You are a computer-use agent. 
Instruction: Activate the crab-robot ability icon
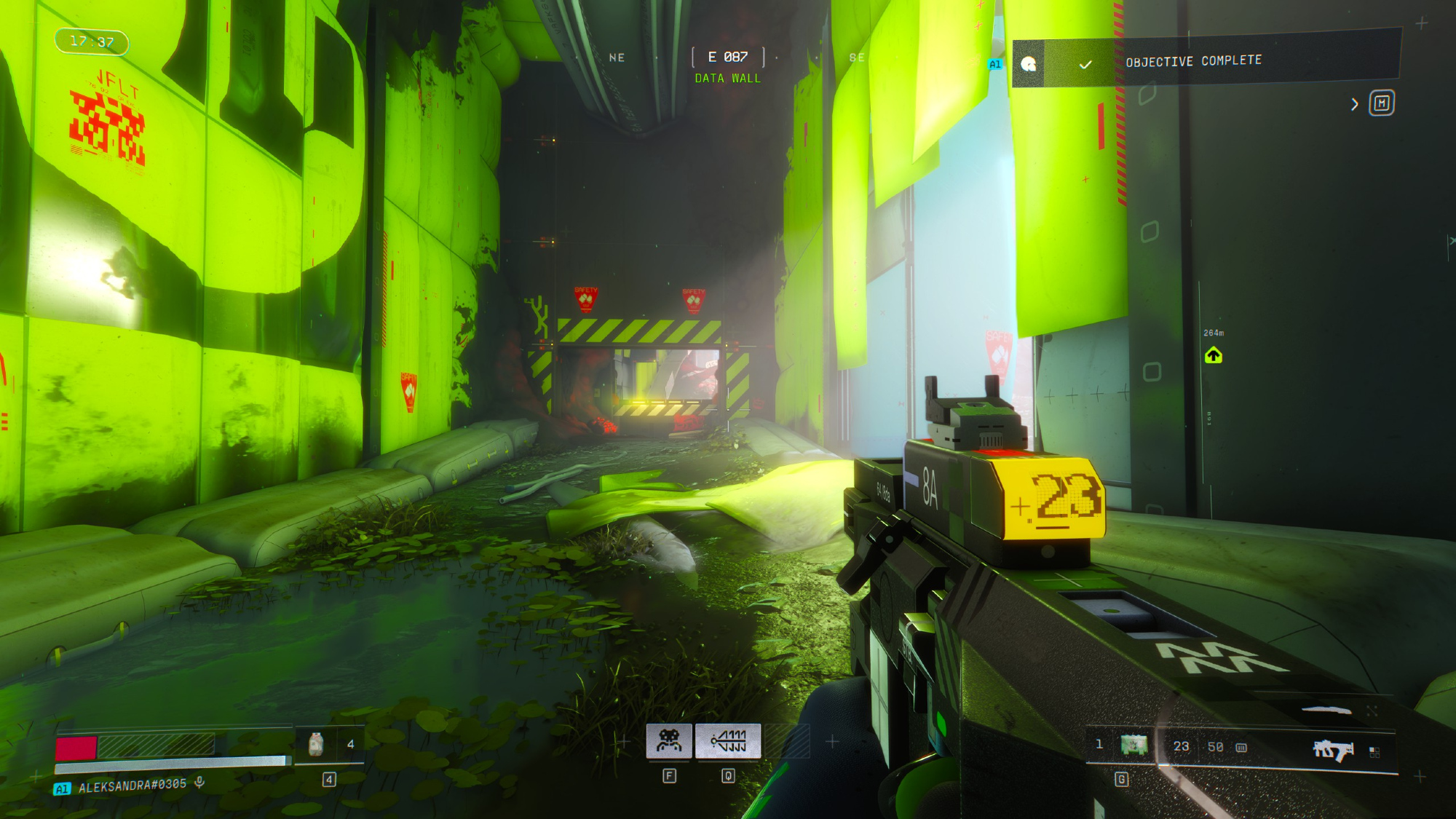click(669, 741)
